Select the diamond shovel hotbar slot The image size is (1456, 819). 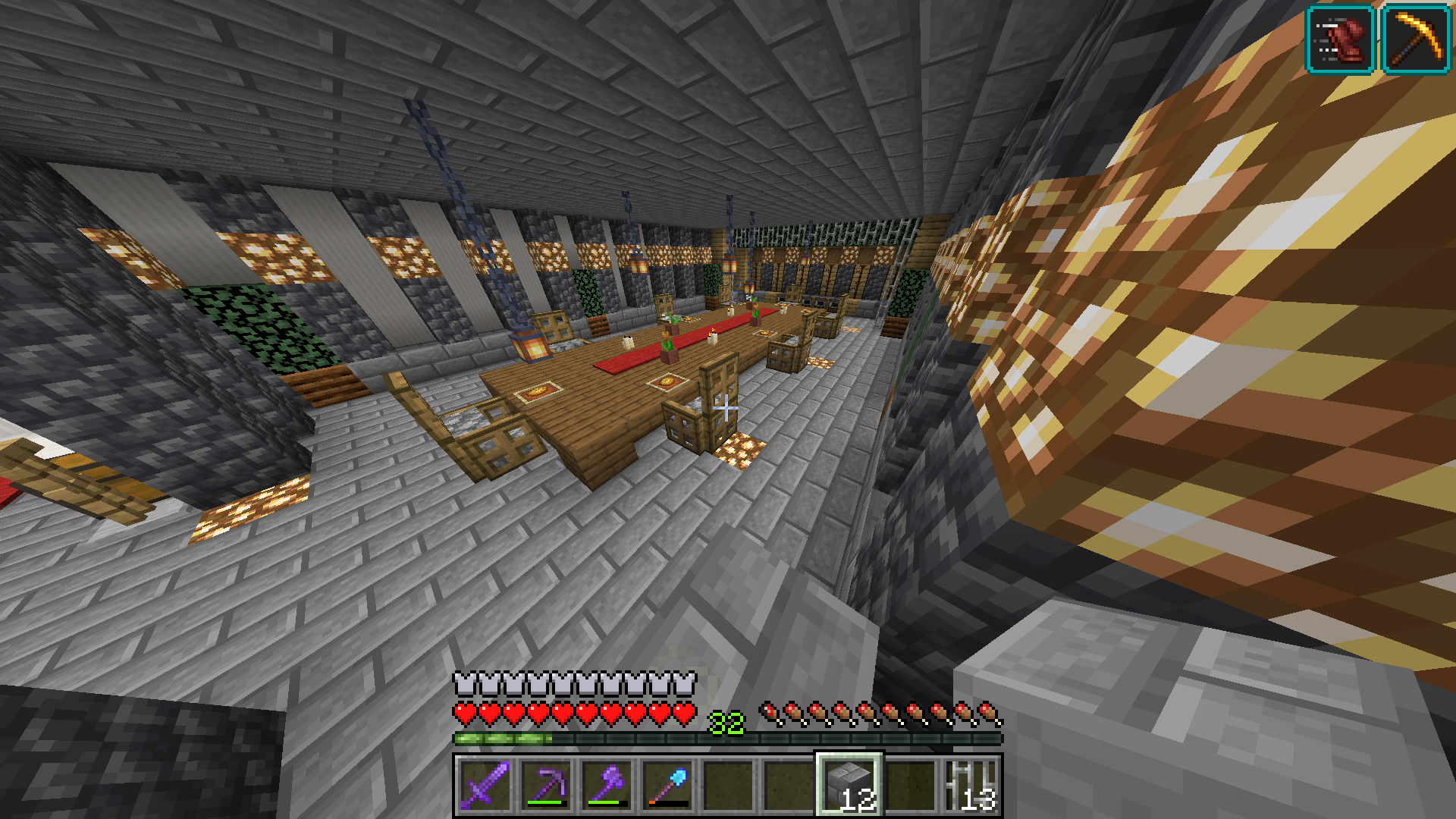(x=668, y=785)
